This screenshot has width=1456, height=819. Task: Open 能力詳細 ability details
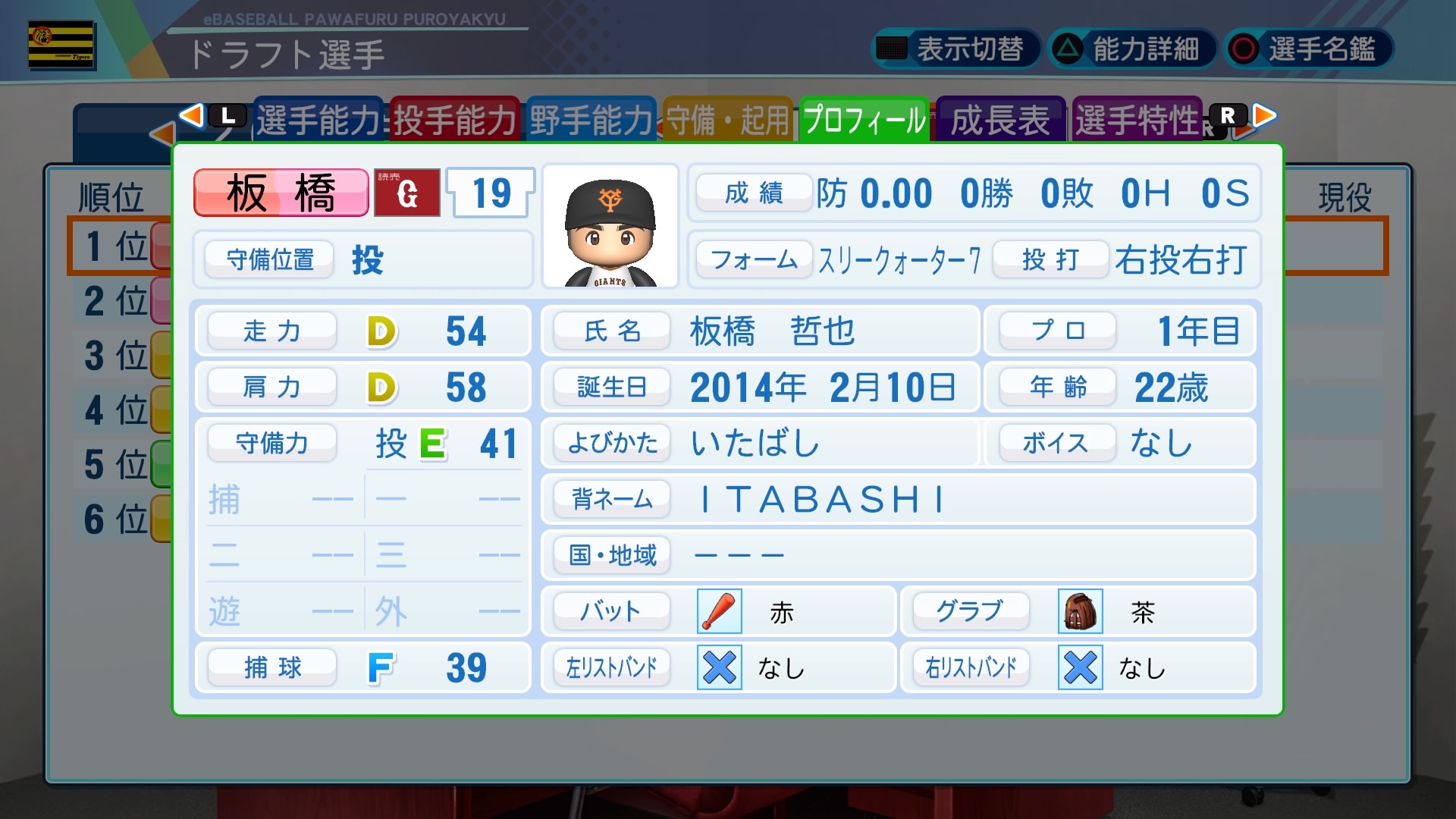(1131, 49)
